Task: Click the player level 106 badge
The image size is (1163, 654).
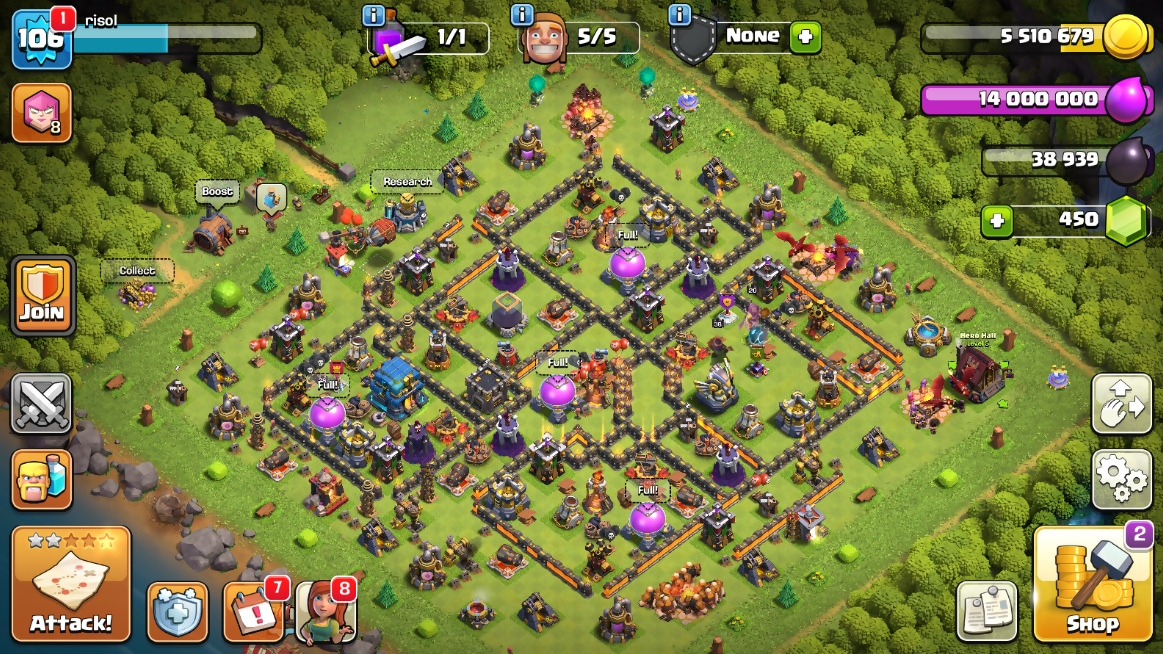Action: point(41,40)
